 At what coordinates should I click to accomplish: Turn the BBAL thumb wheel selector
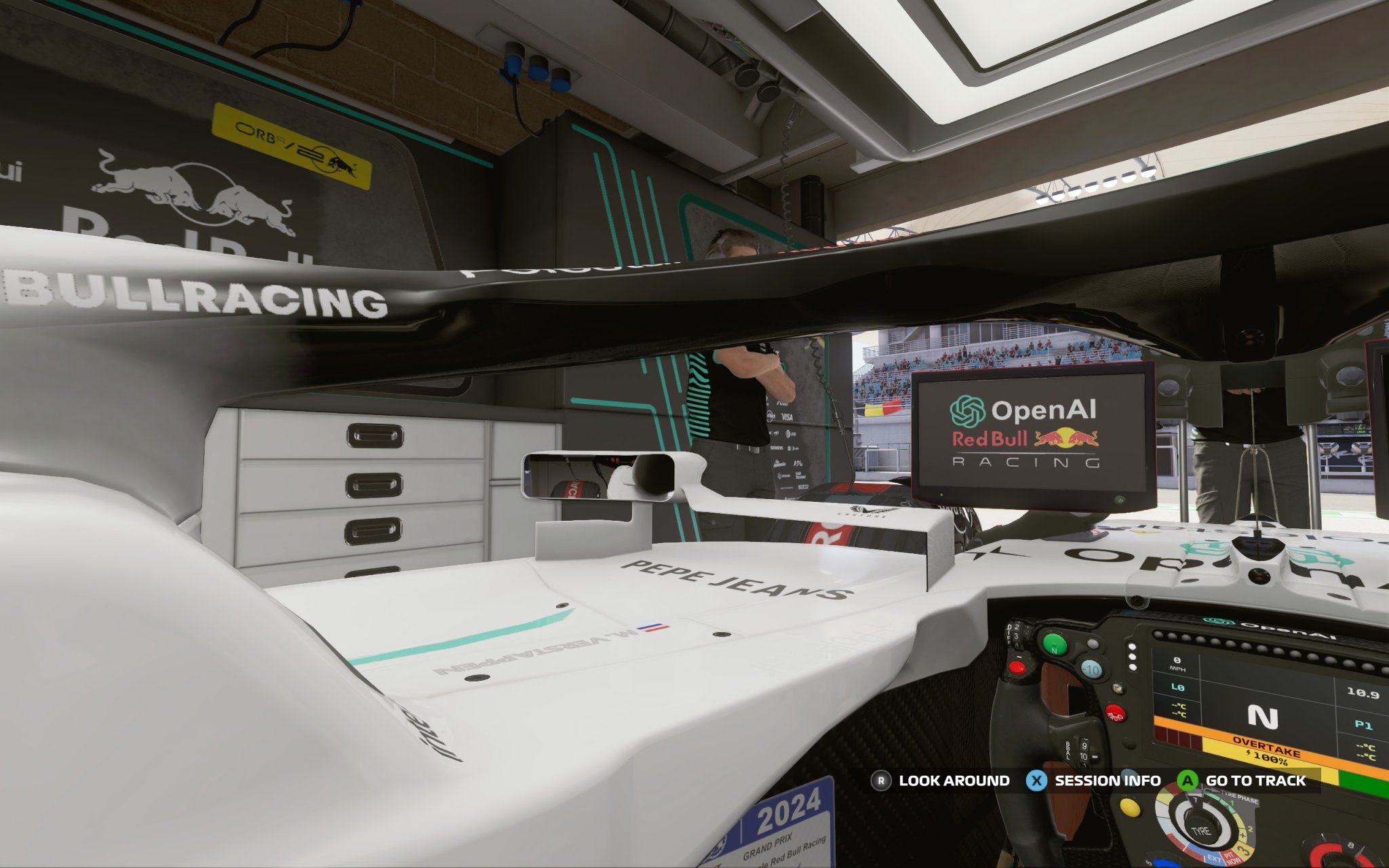point(1084,752)
